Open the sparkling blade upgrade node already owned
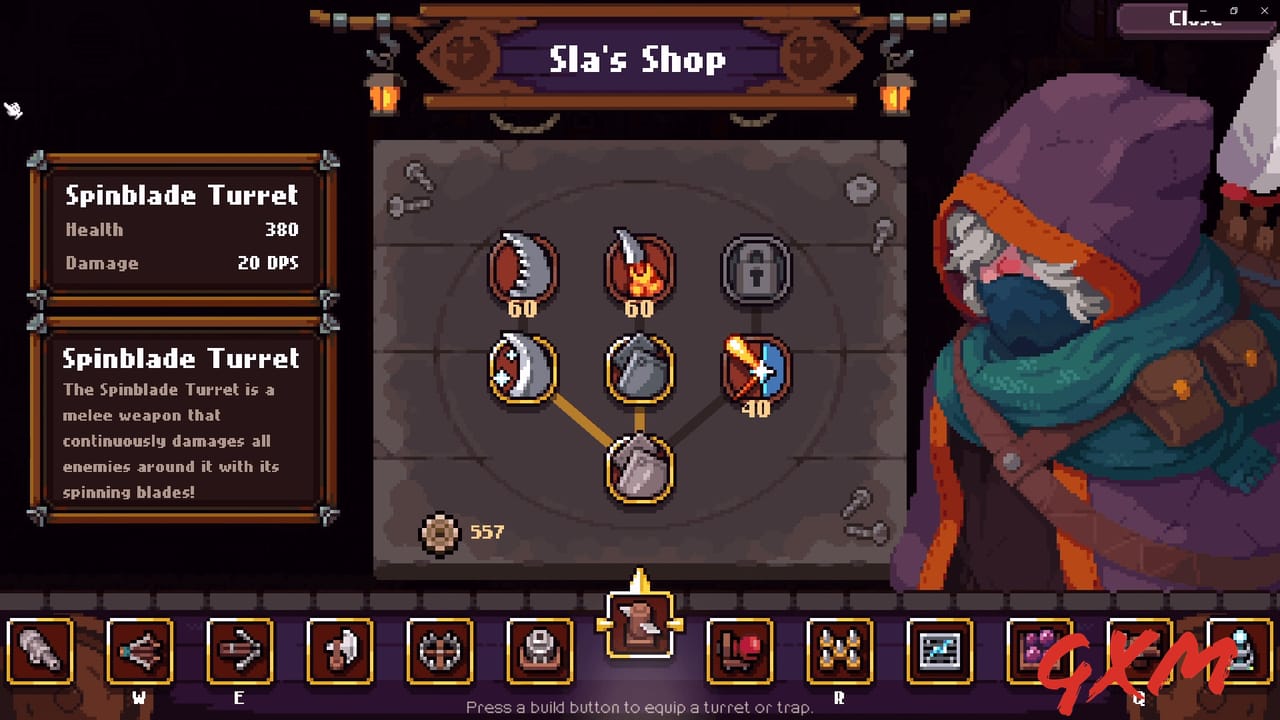Image resolution: width=1280 pixels, height=720 pixels. coord(524,370)
